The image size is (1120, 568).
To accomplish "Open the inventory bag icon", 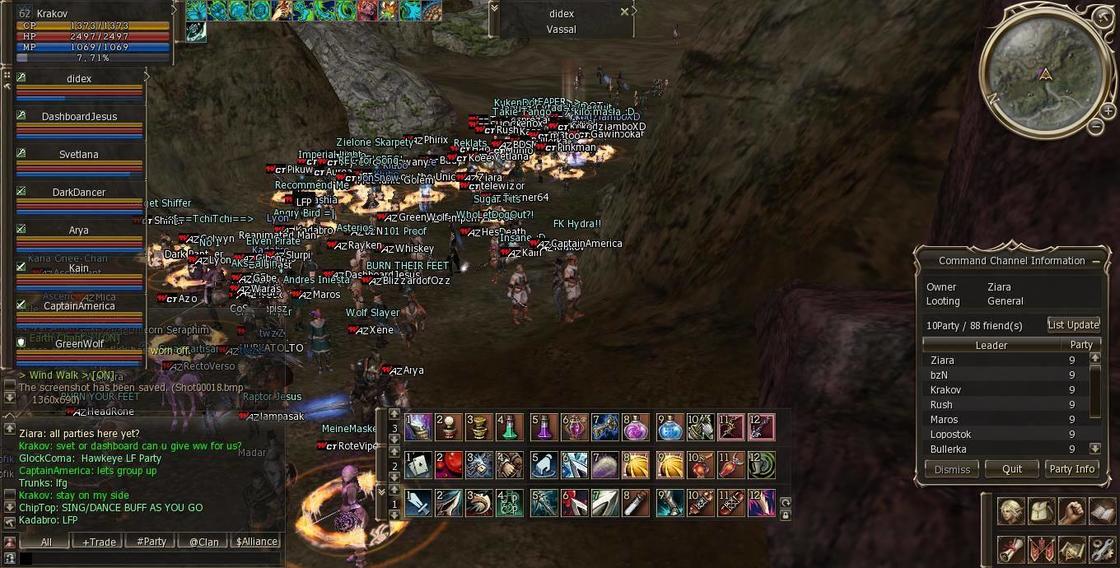I will tap(1042, 512).
